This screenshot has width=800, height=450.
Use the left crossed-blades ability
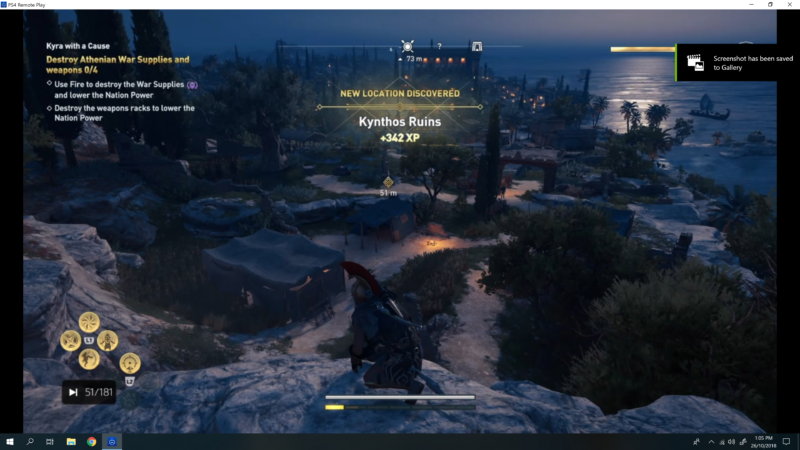coord(70,339)
